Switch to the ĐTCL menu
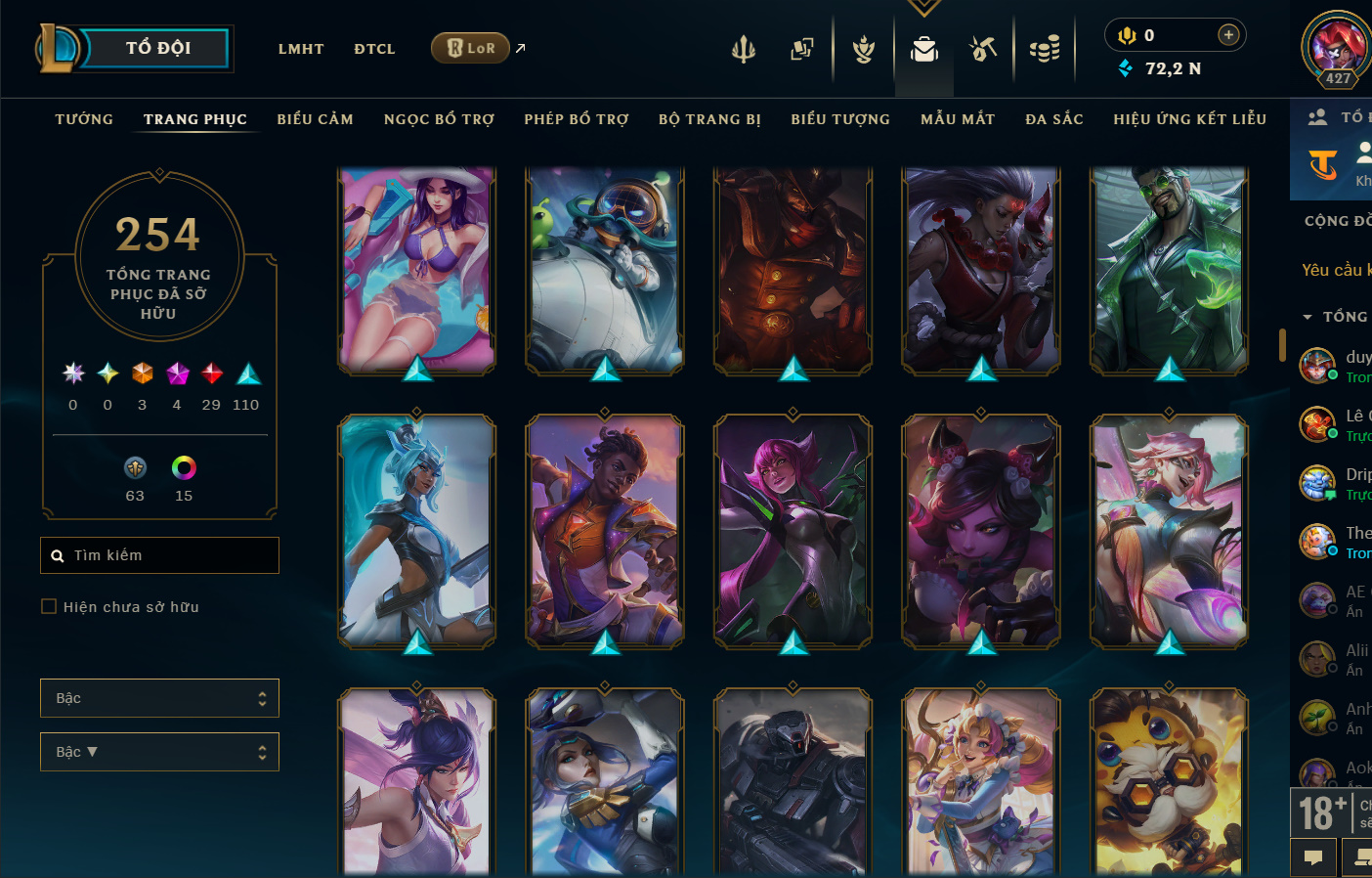This screenshot has height=878, width=1372. click(x=374, y=49)
